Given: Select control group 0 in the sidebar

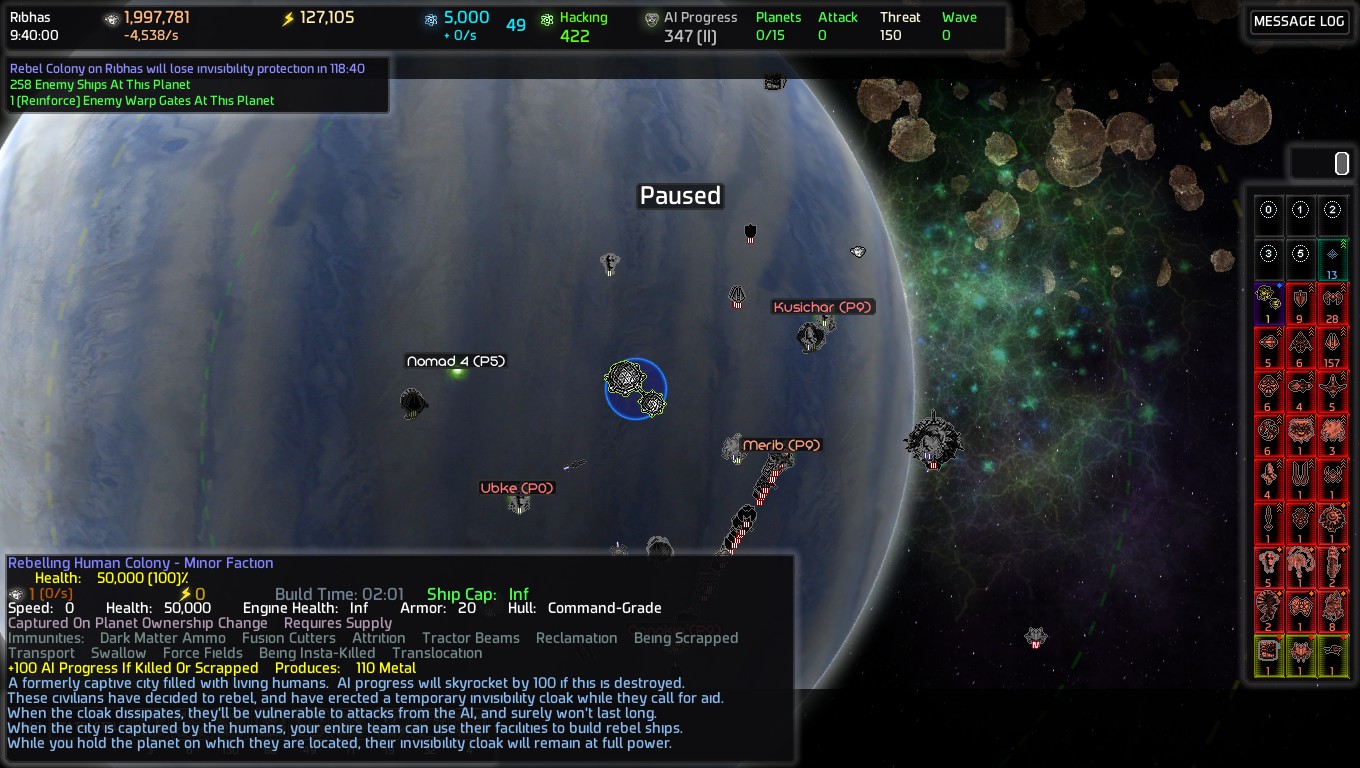Looking at the screenshot, I should tap(1269, 211).
